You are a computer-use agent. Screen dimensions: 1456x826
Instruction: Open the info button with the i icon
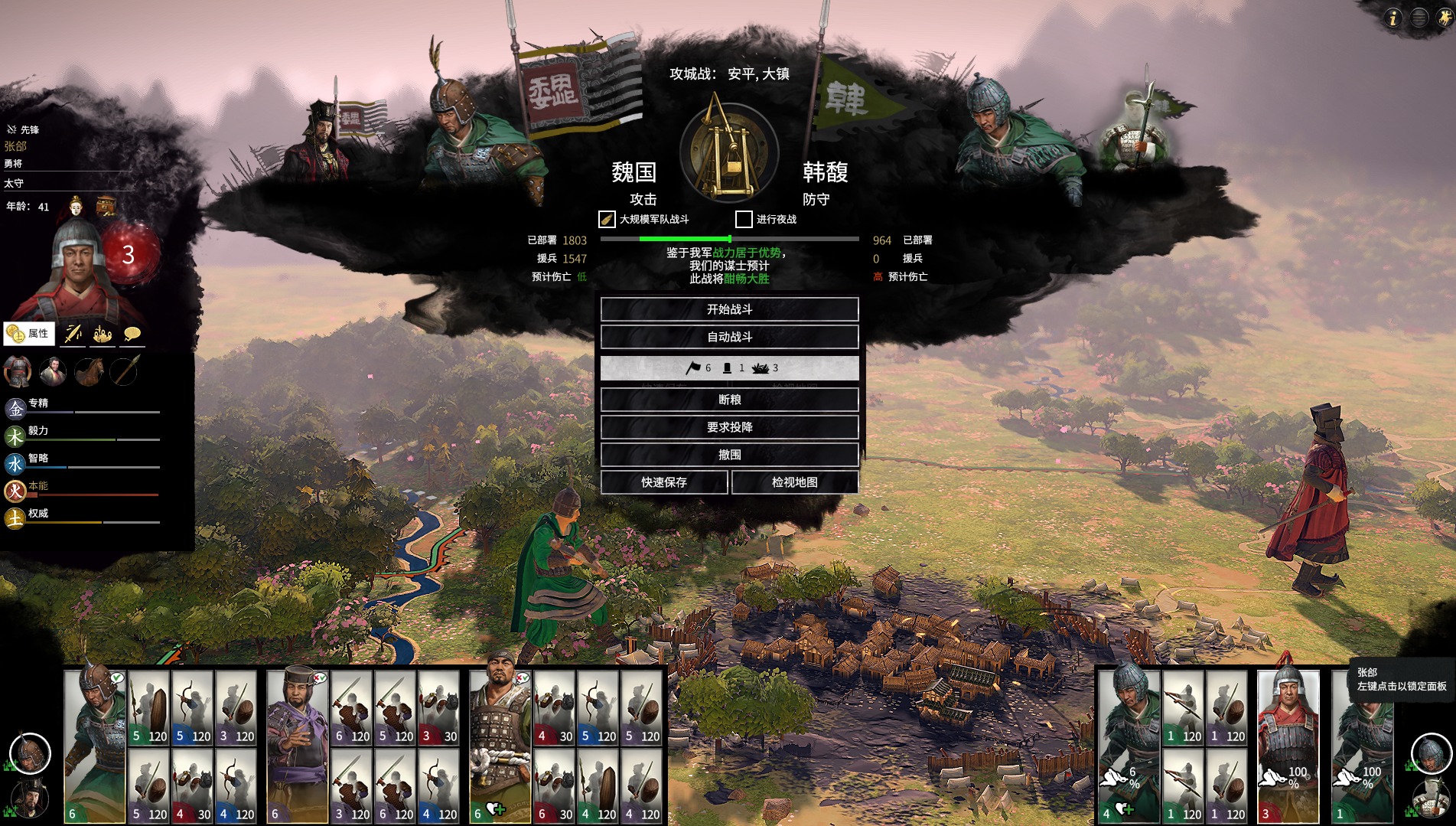pos(1392,18)
